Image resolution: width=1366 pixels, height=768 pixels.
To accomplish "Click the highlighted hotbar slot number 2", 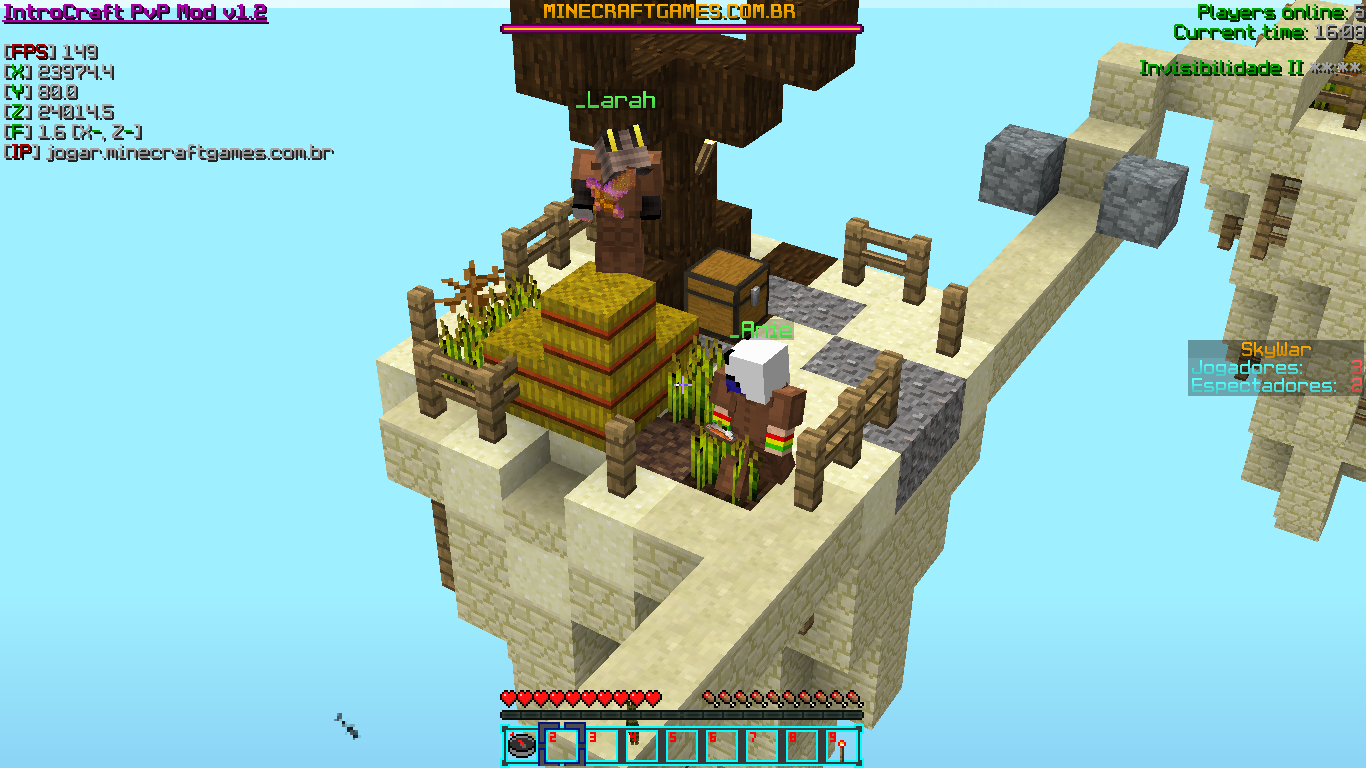I will 561,746.
